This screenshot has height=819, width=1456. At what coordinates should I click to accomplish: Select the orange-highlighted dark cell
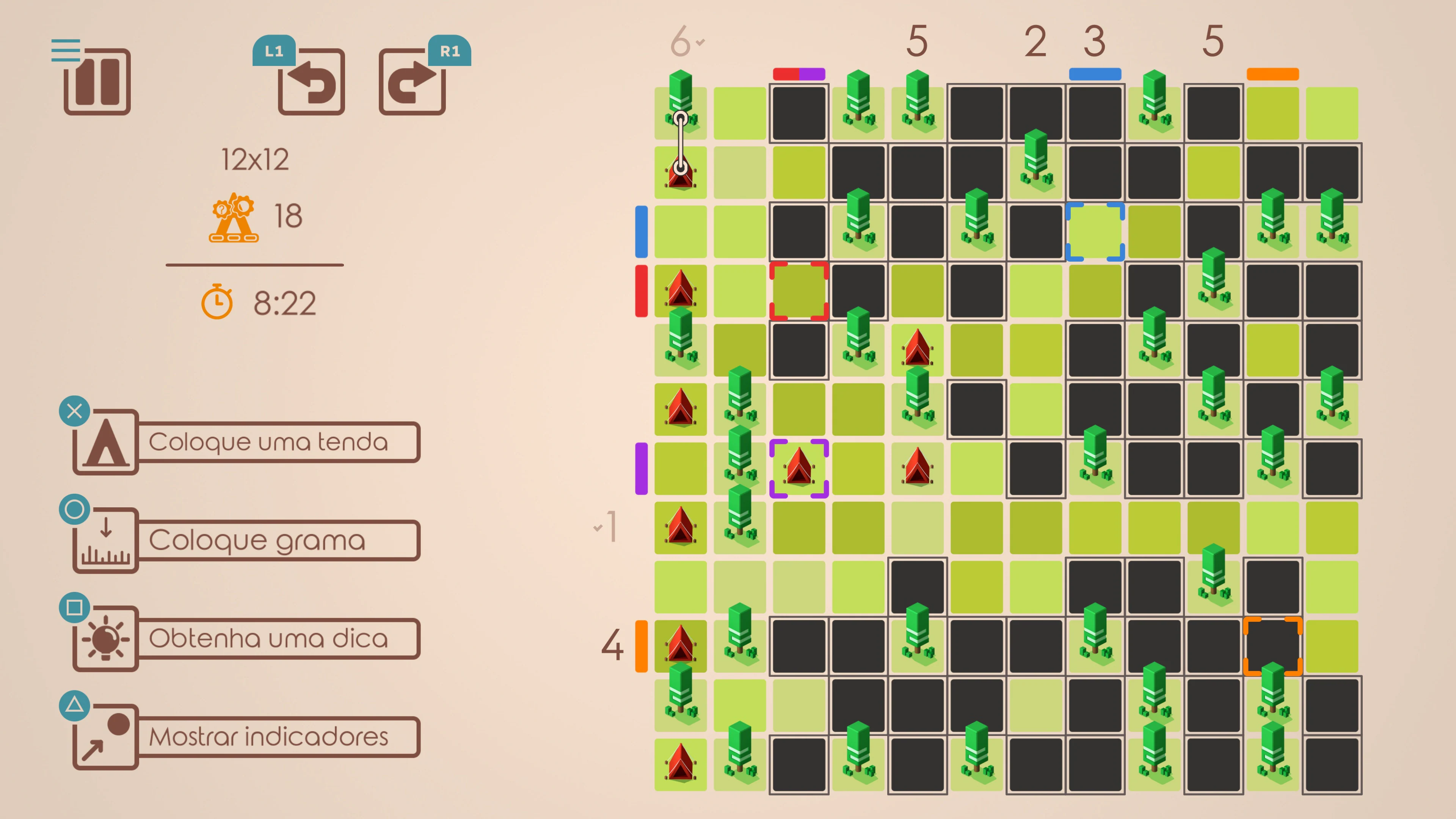1273,645
